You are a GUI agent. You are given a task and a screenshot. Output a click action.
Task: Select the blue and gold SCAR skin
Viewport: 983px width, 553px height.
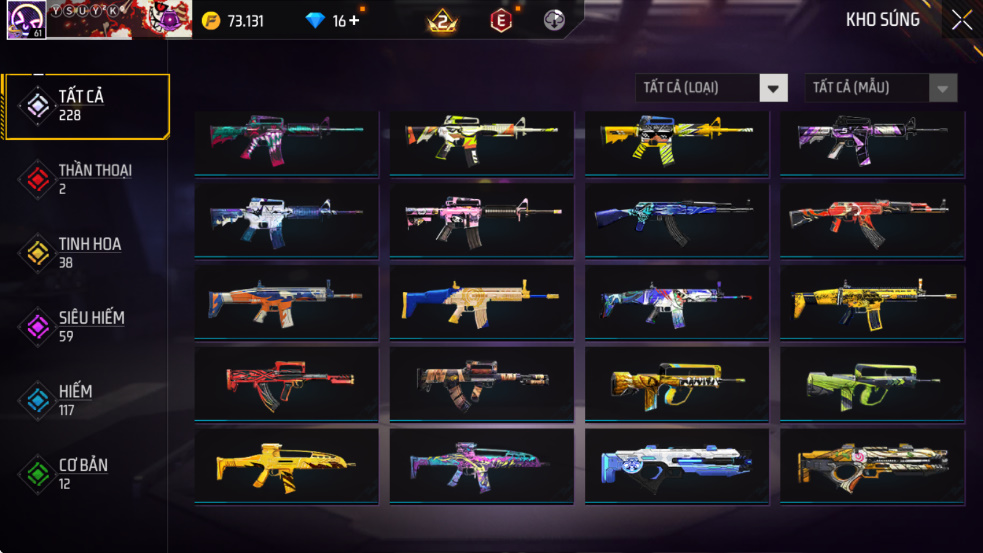482,301
